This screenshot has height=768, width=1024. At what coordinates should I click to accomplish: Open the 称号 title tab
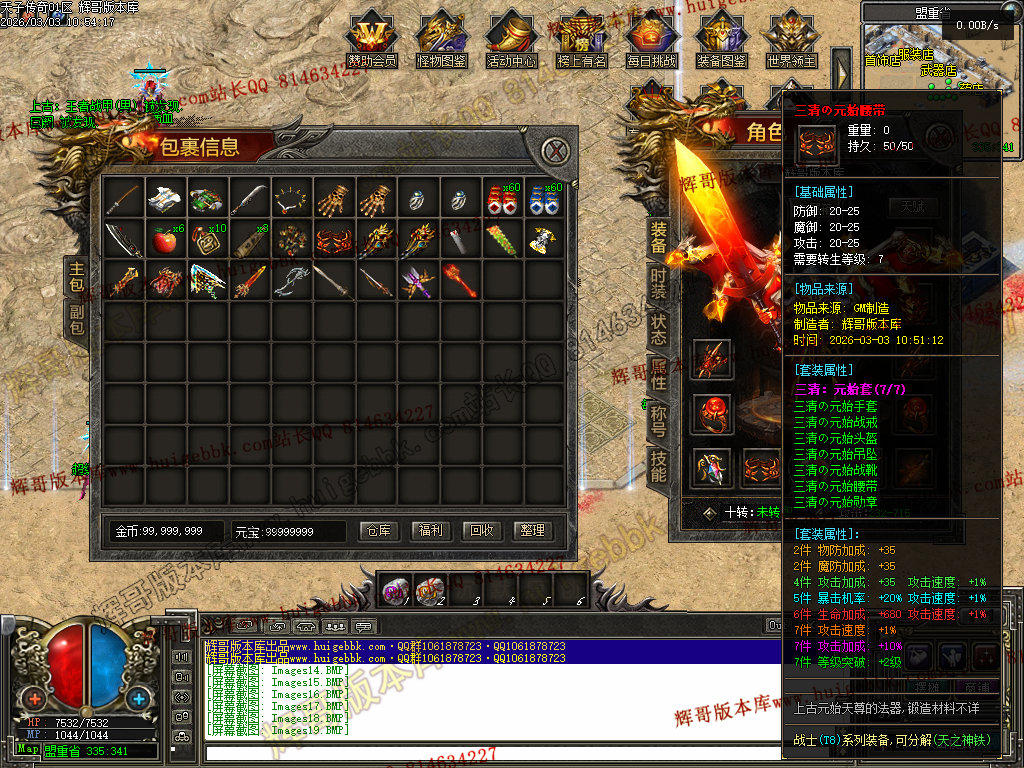(658, 418)
